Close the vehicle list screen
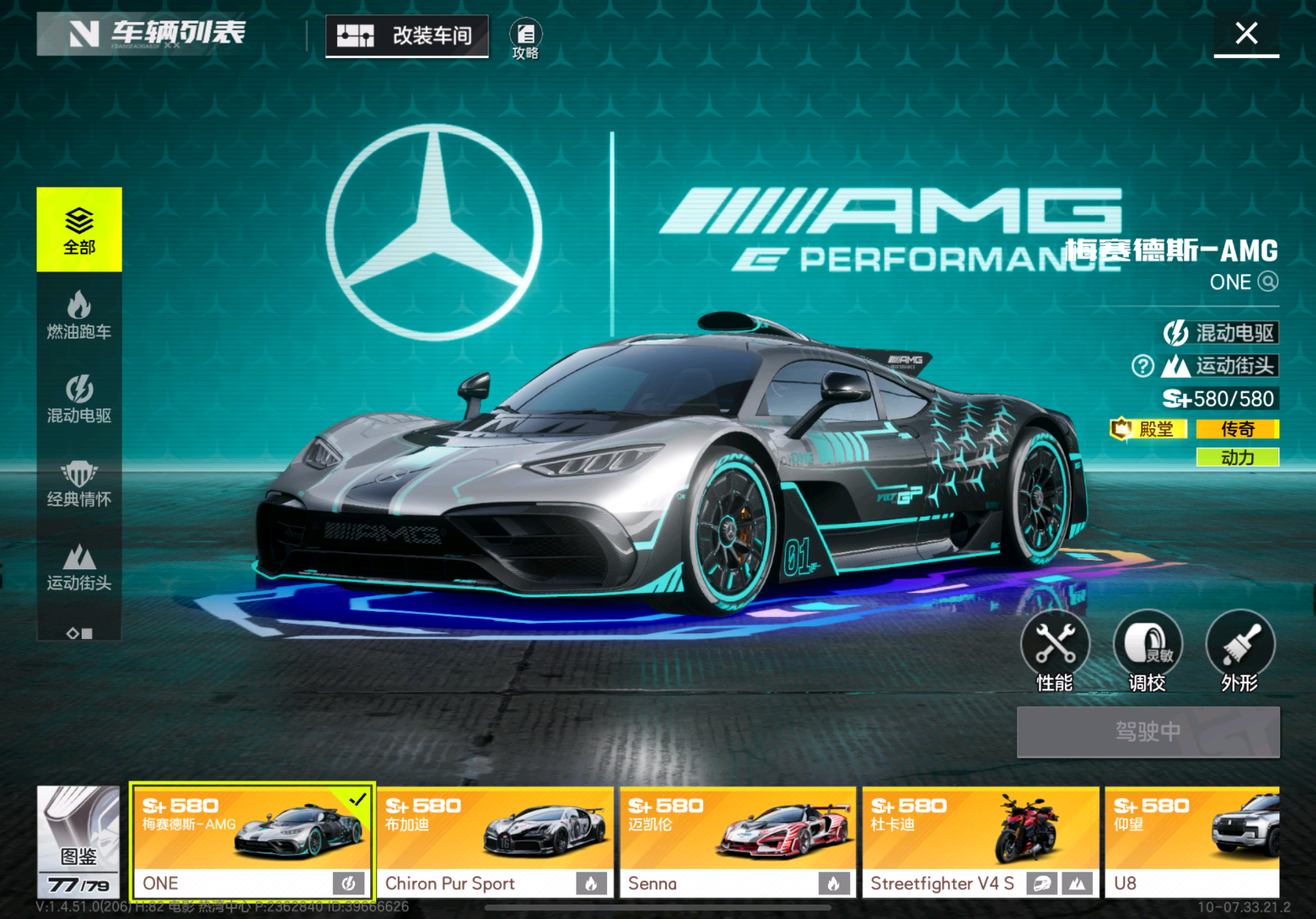Viewport: 1316px width, 919px height. 1246,34
